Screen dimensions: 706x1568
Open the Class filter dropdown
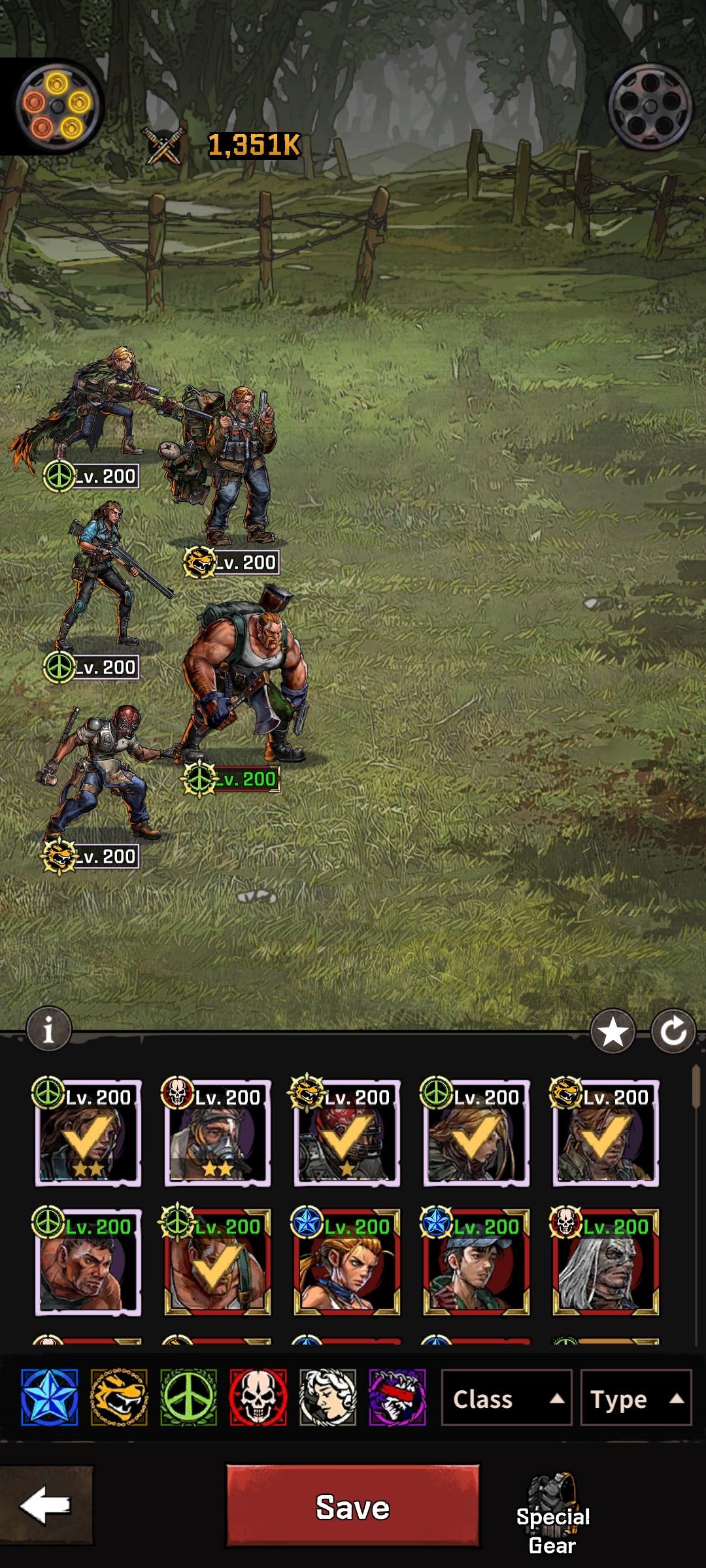[506, 1399]
